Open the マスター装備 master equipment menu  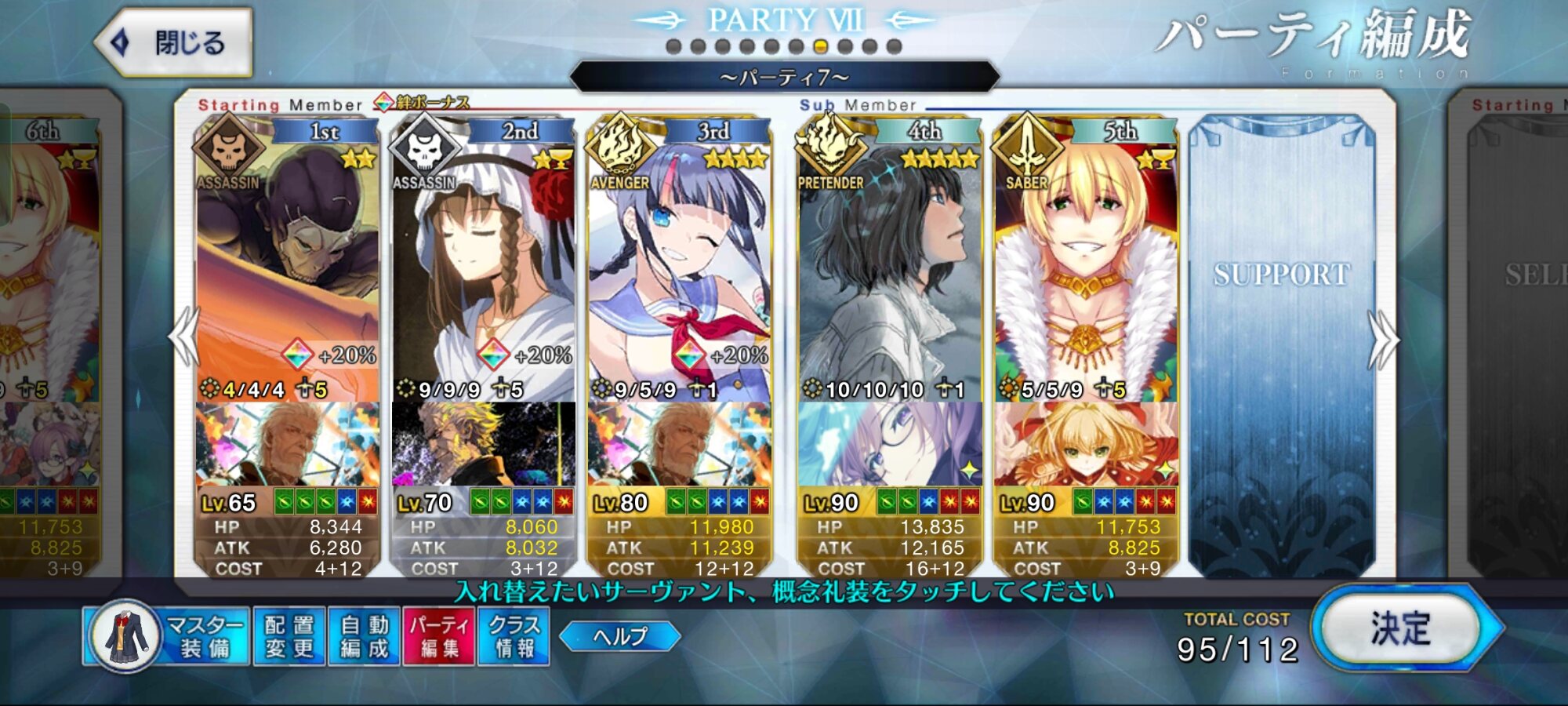[166, 636]
